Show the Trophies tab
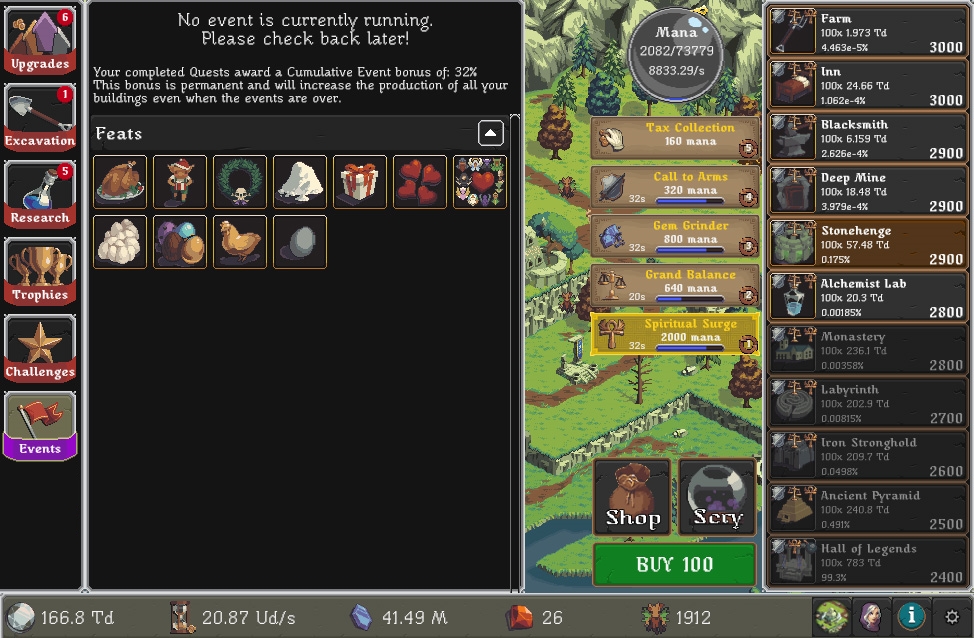 click(40, 272)
